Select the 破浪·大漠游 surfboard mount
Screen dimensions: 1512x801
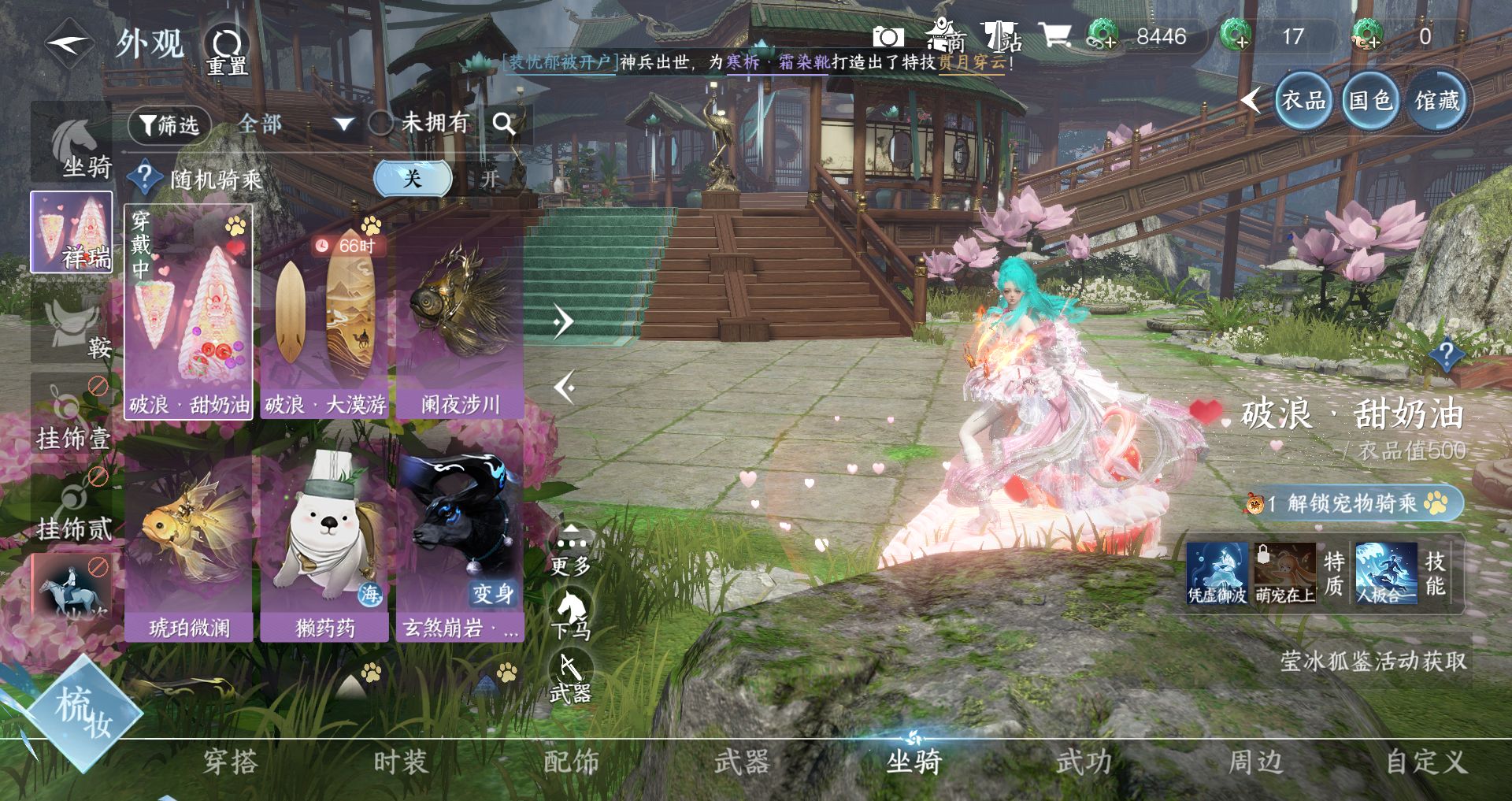click(325, 315)
